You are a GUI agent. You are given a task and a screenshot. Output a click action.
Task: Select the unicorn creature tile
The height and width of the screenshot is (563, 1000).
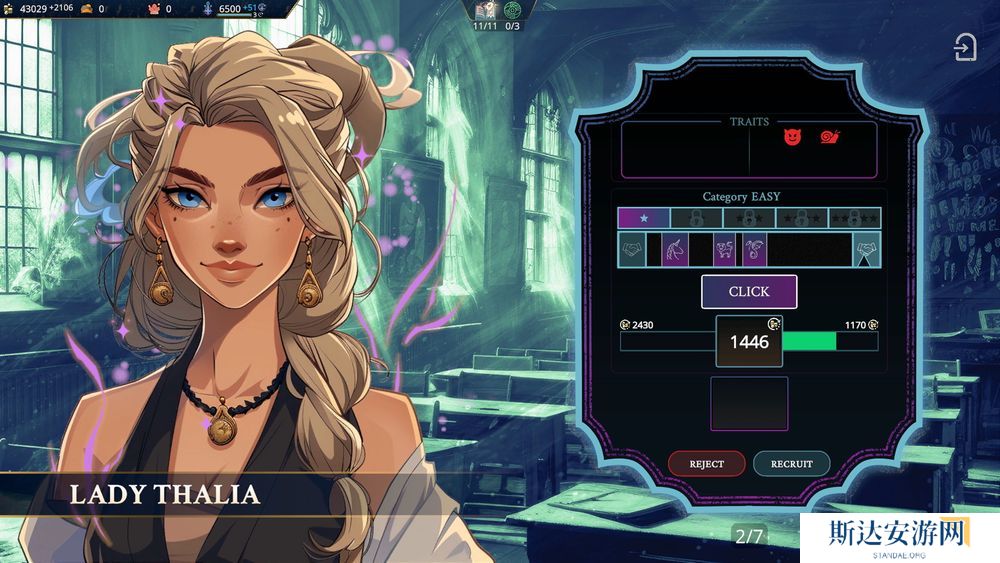tap(674, 249)
